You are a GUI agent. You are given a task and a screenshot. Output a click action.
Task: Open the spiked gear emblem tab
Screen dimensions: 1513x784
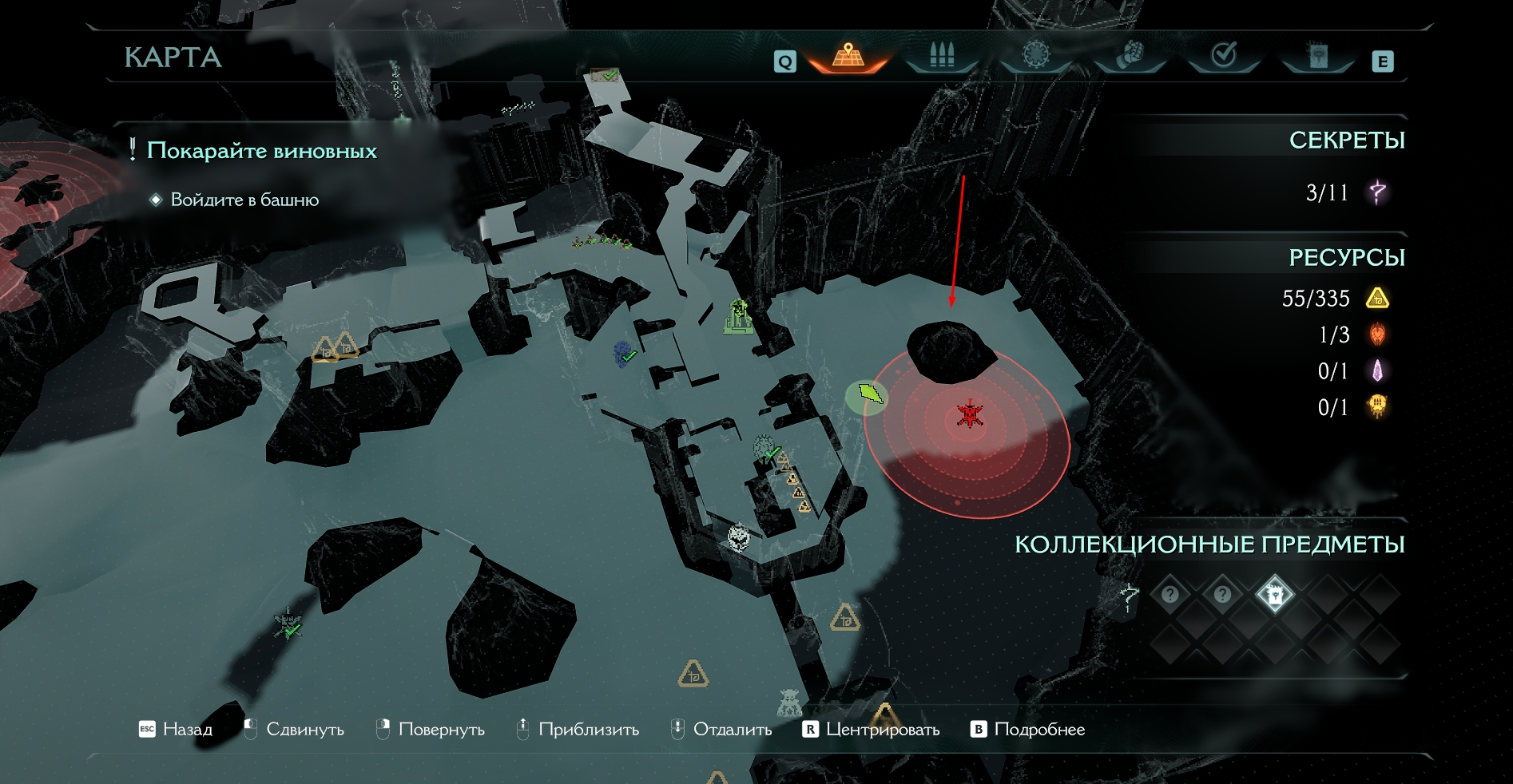(x=1036, y=55)
